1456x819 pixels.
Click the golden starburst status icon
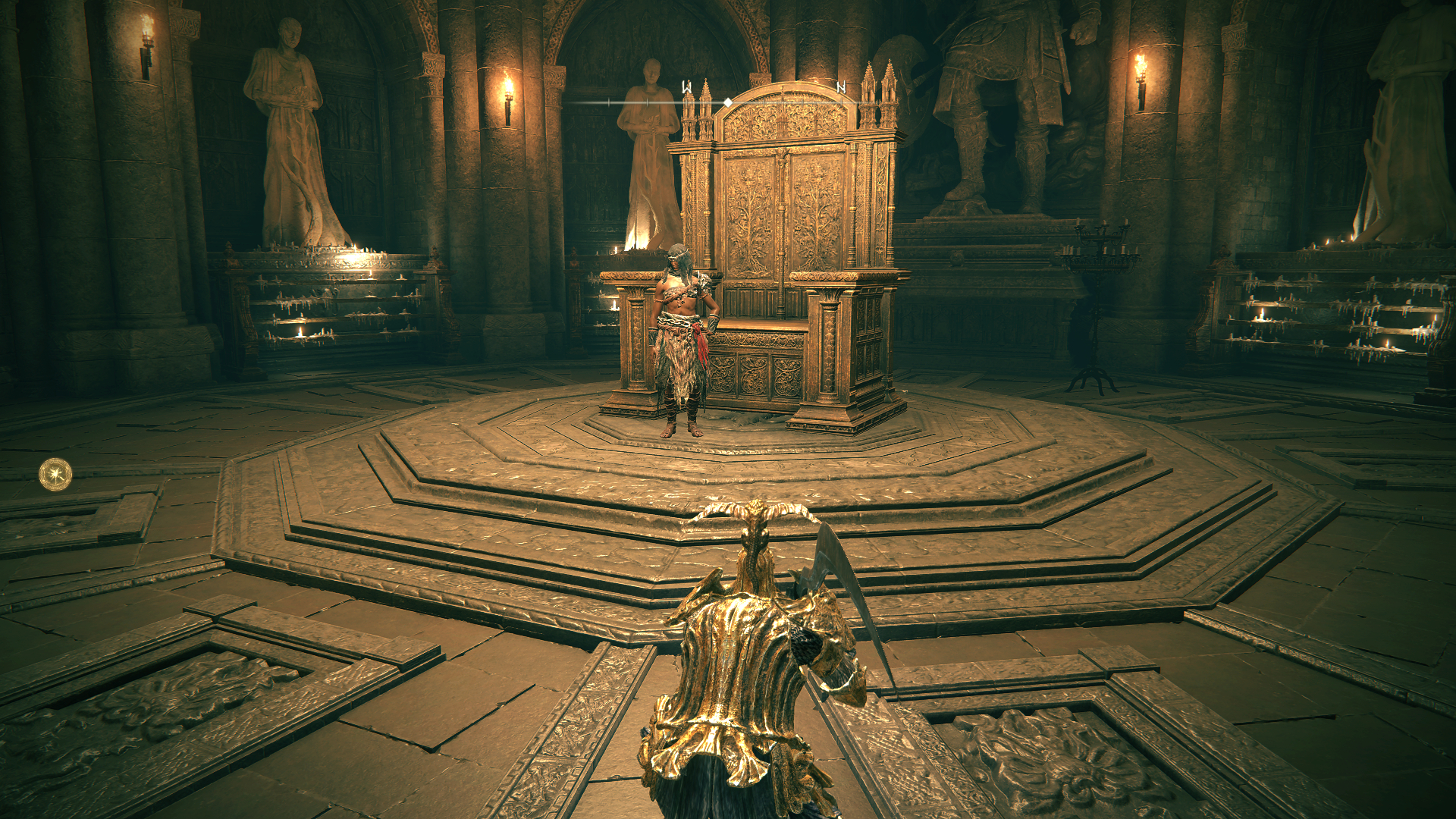(55, 475)
